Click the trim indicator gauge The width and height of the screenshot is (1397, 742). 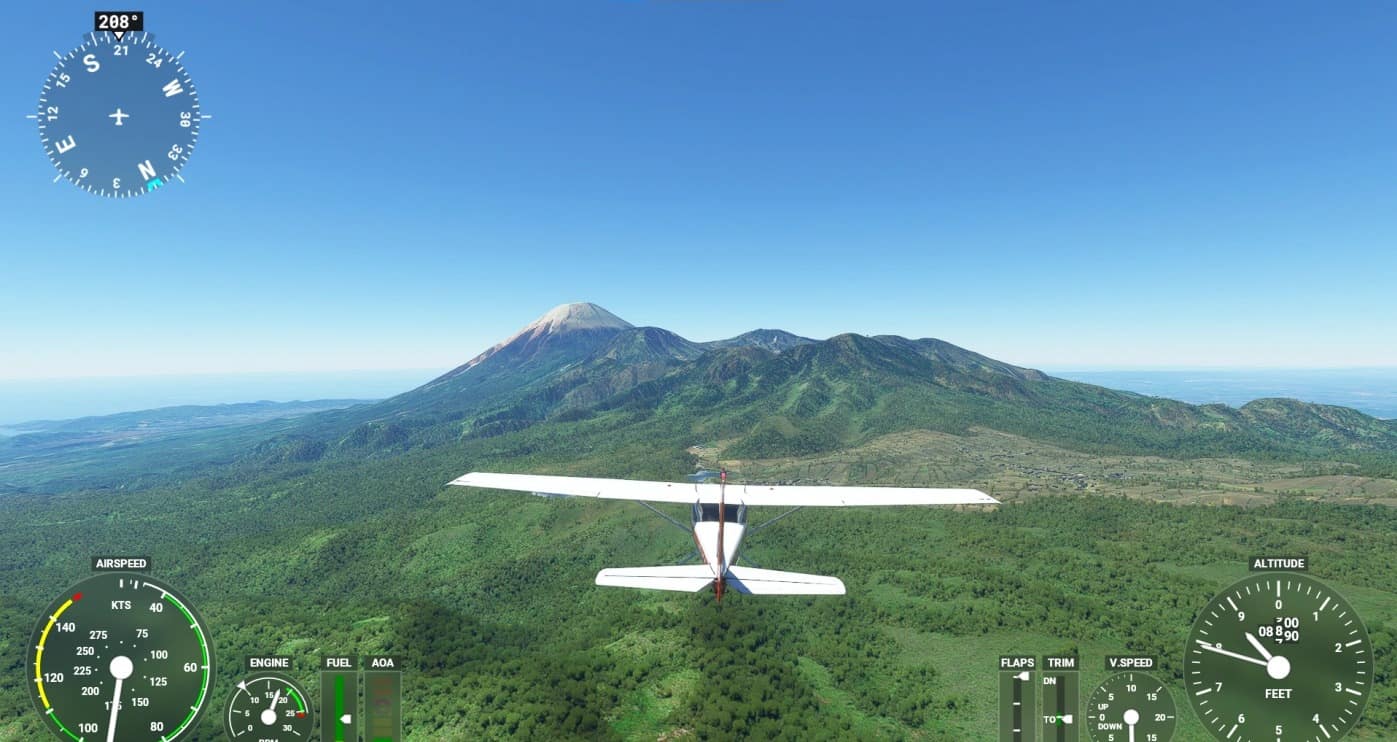click(1060, 705)
